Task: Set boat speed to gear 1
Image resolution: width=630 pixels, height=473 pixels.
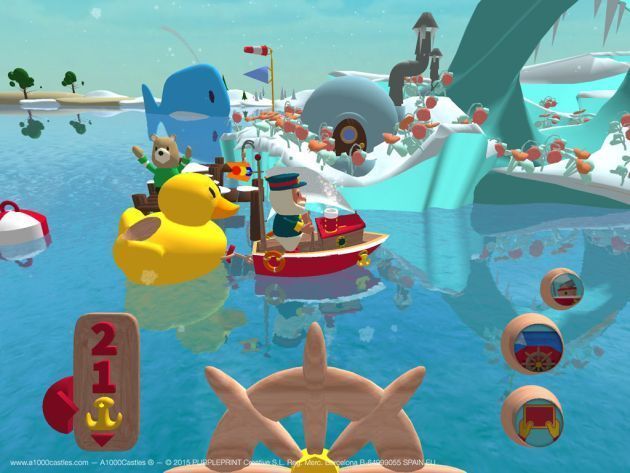Action: tap(104, 374)
